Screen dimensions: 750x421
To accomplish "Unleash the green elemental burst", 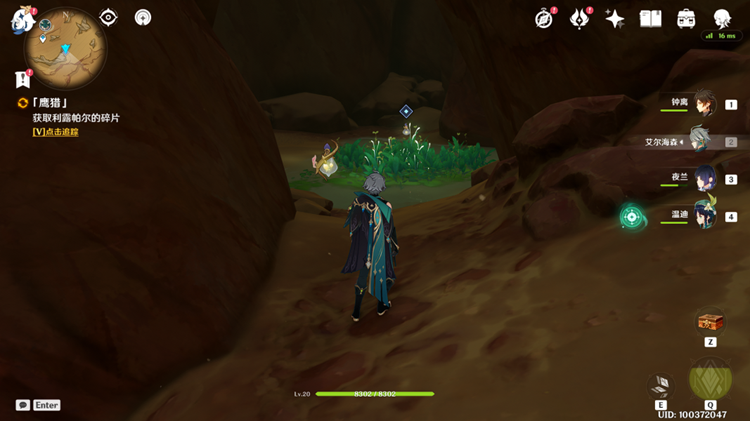I will 710,380.
